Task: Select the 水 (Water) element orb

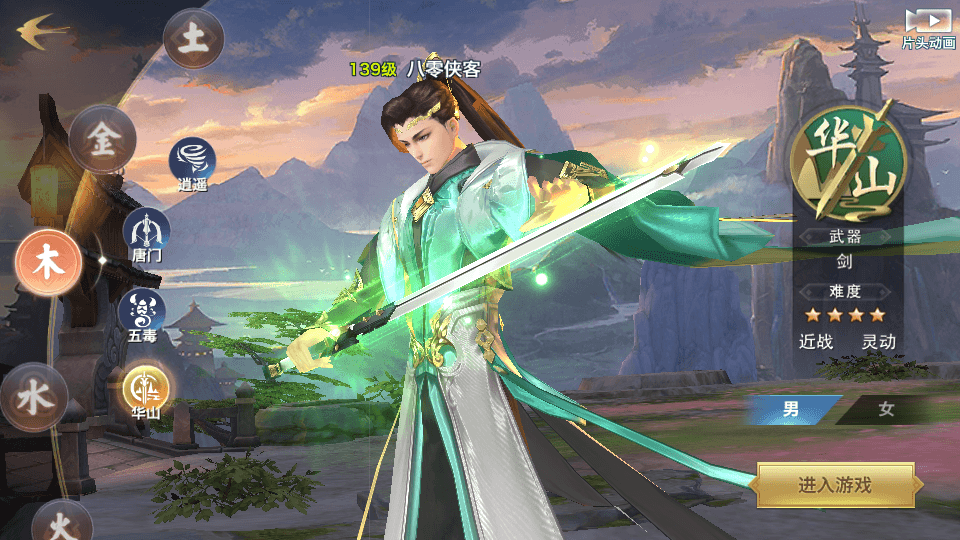Action: tap(34, 397)
